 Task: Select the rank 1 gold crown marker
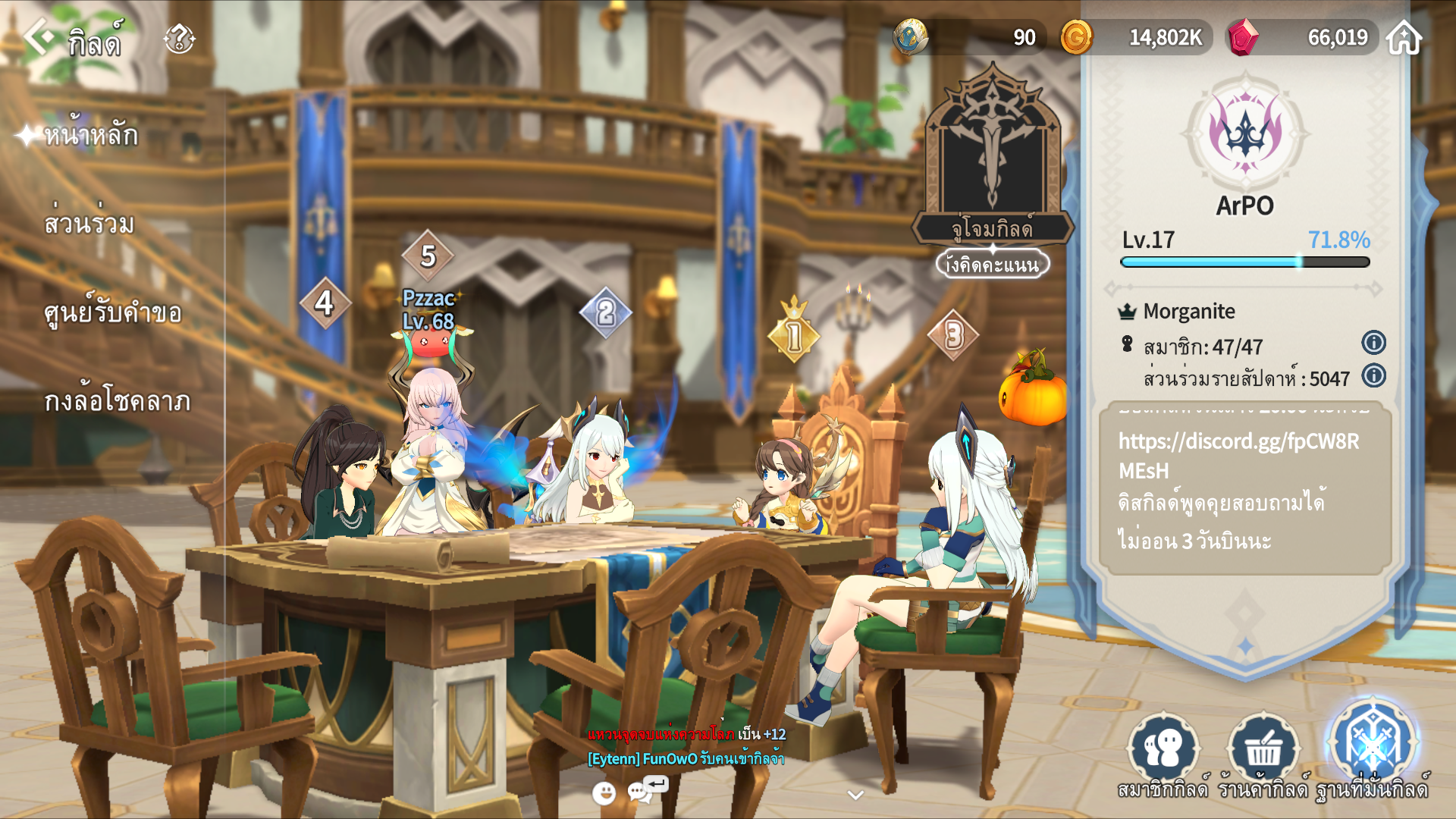coord(793,334)
